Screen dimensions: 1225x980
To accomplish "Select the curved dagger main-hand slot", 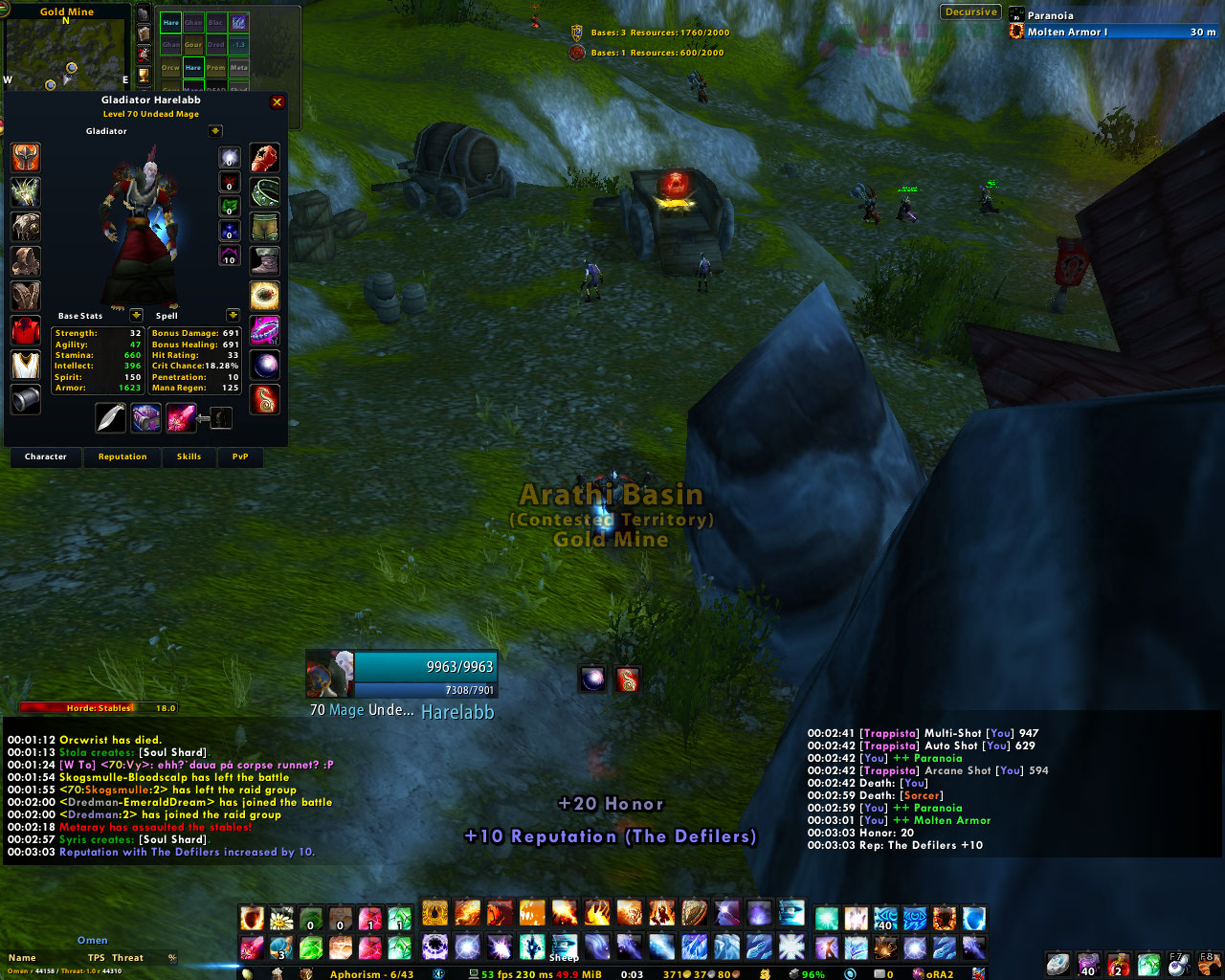I will click(111, 417).
